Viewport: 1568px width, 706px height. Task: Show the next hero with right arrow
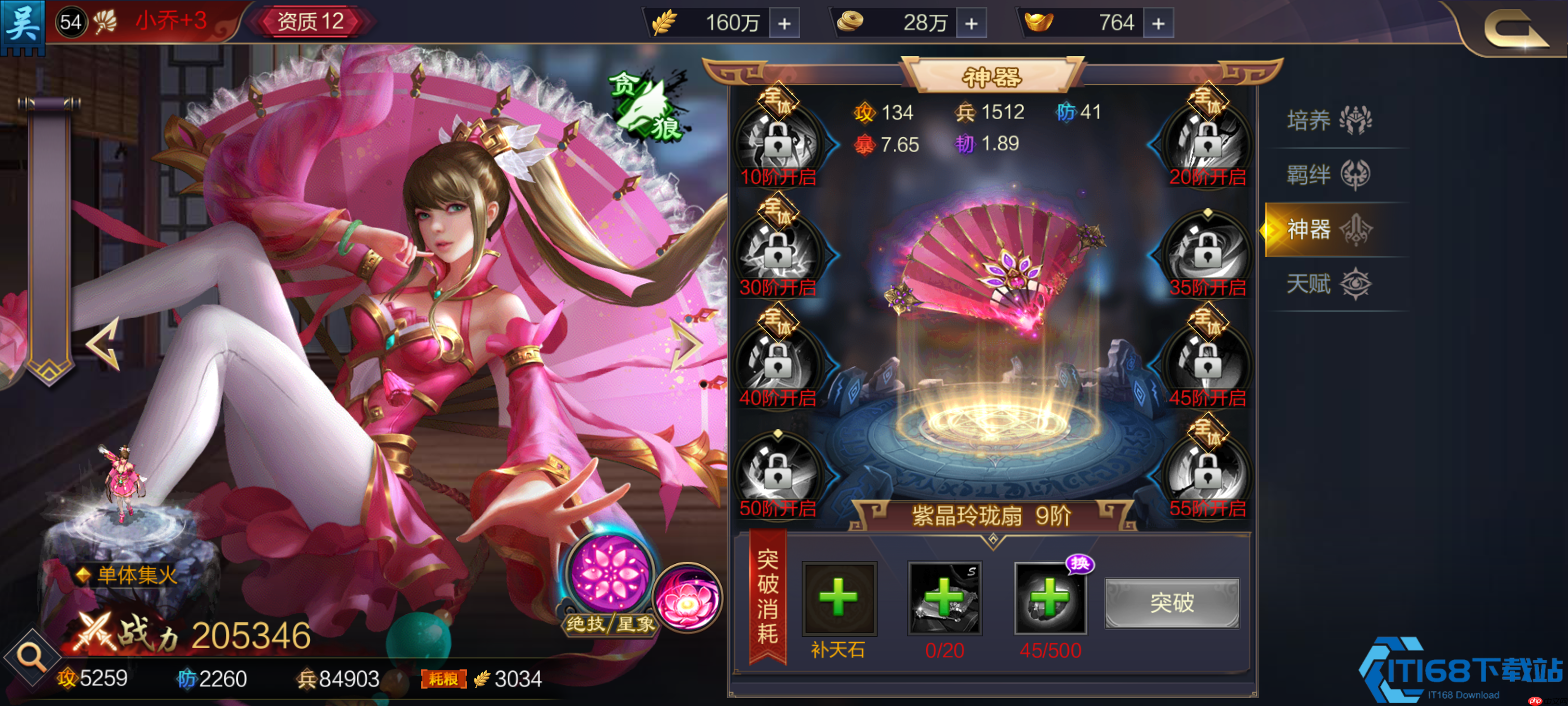point(686,344)
